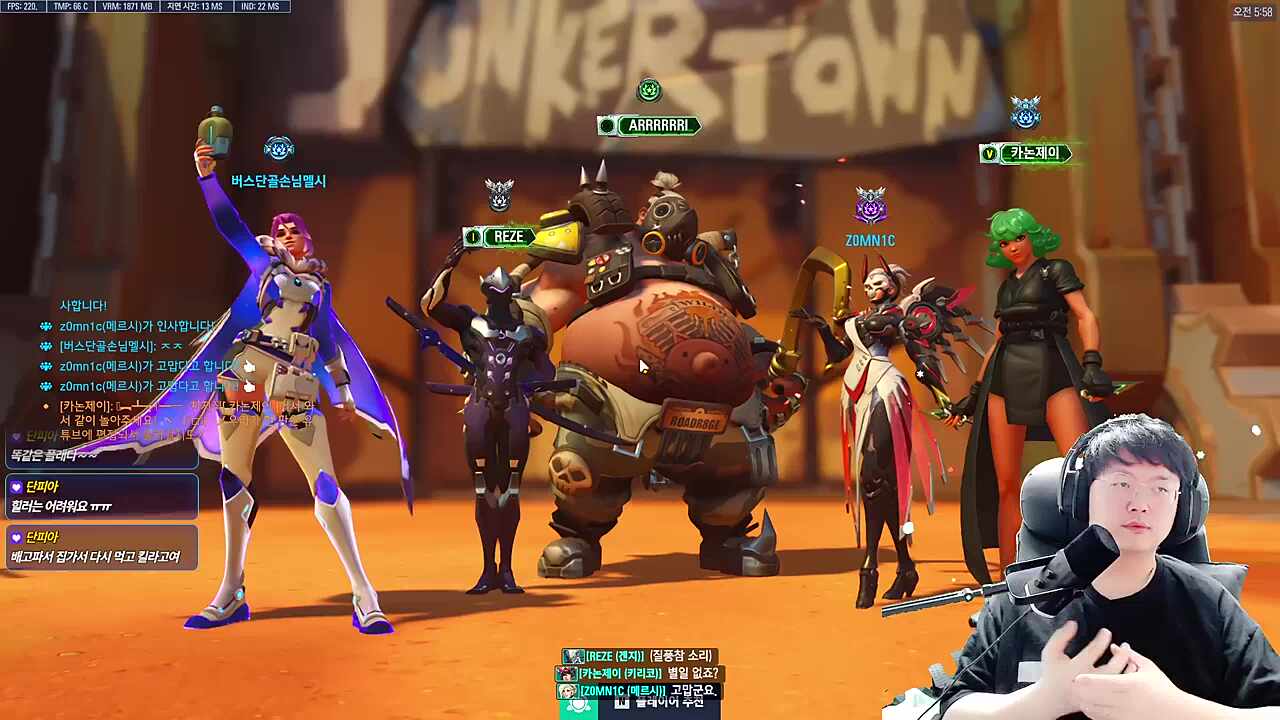Select the 지연 시간: 13 MS latency readout
The height and width of the screenshot is (720, 1280).
pos(195,6)
